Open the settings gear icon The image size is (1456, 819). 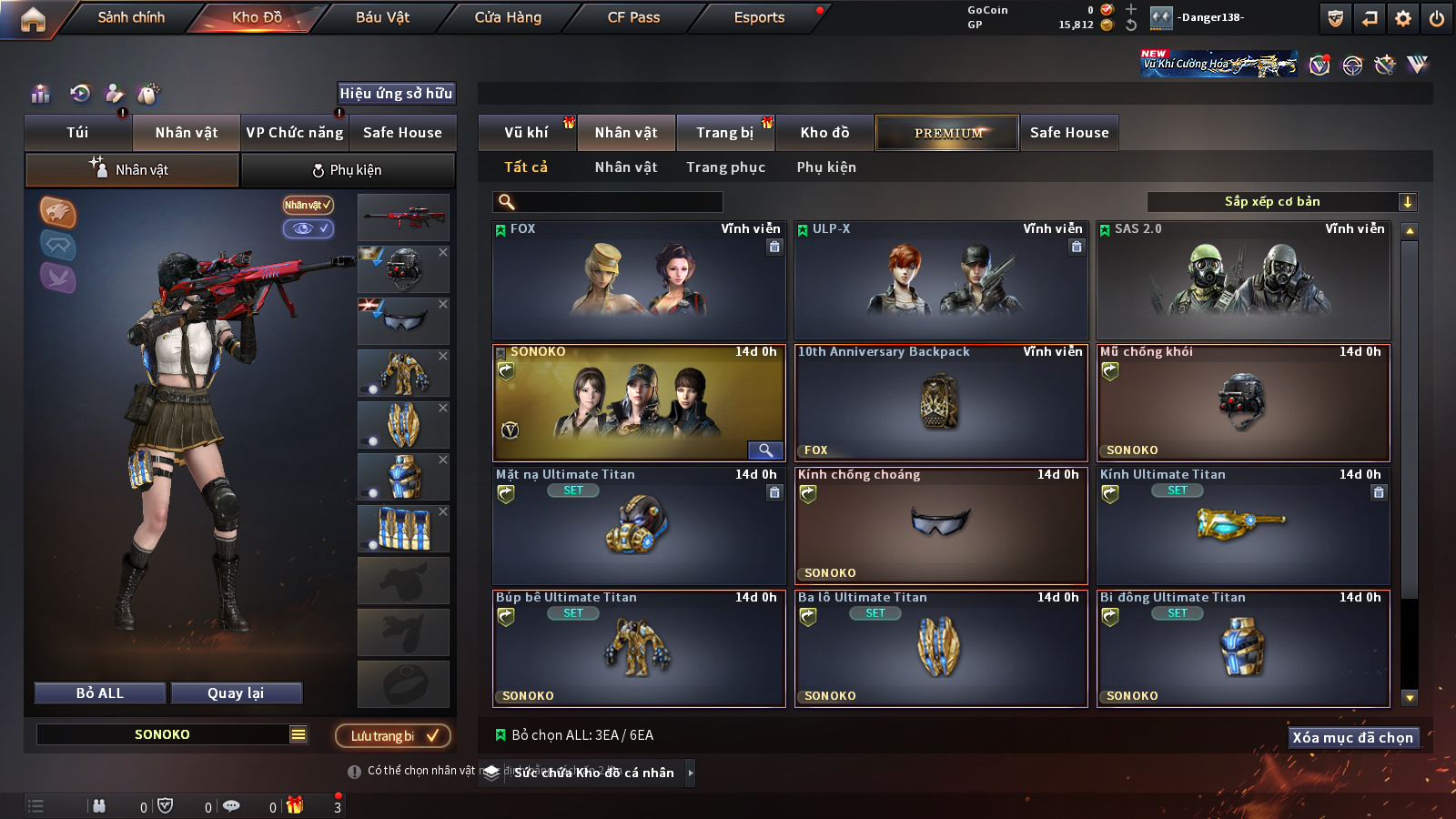point(1403,18)
